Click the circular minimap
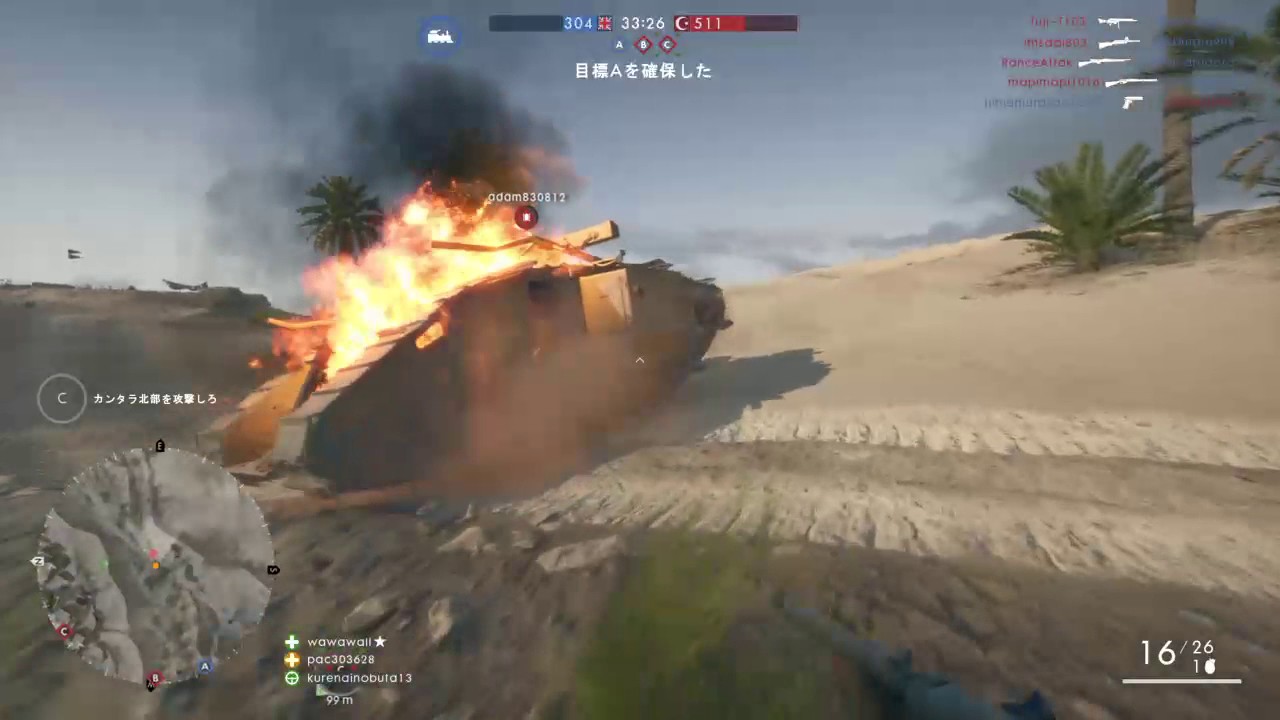 [155, 566]
